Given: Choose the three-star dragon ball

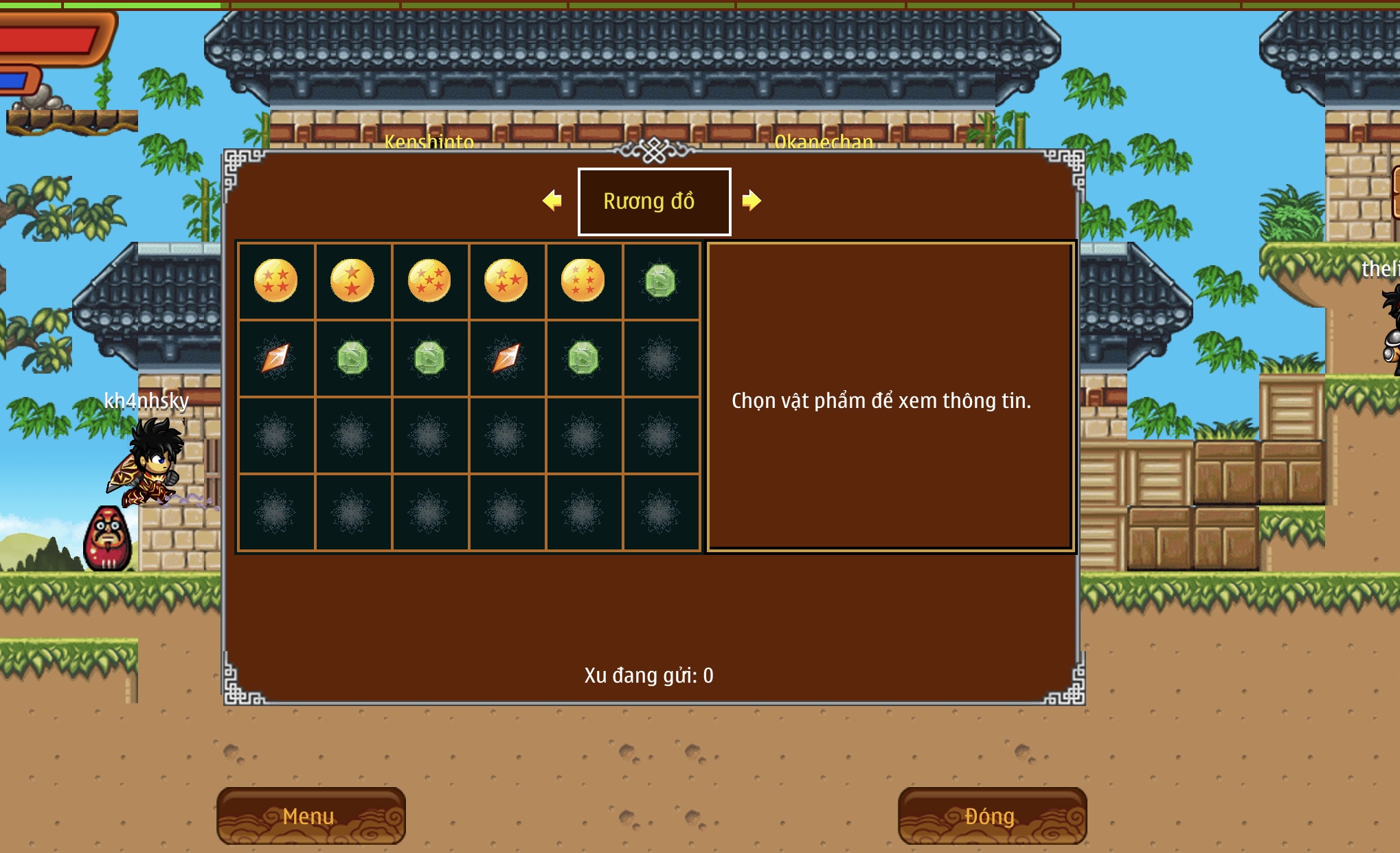Looking at the screenshot, I should (506, 280).
